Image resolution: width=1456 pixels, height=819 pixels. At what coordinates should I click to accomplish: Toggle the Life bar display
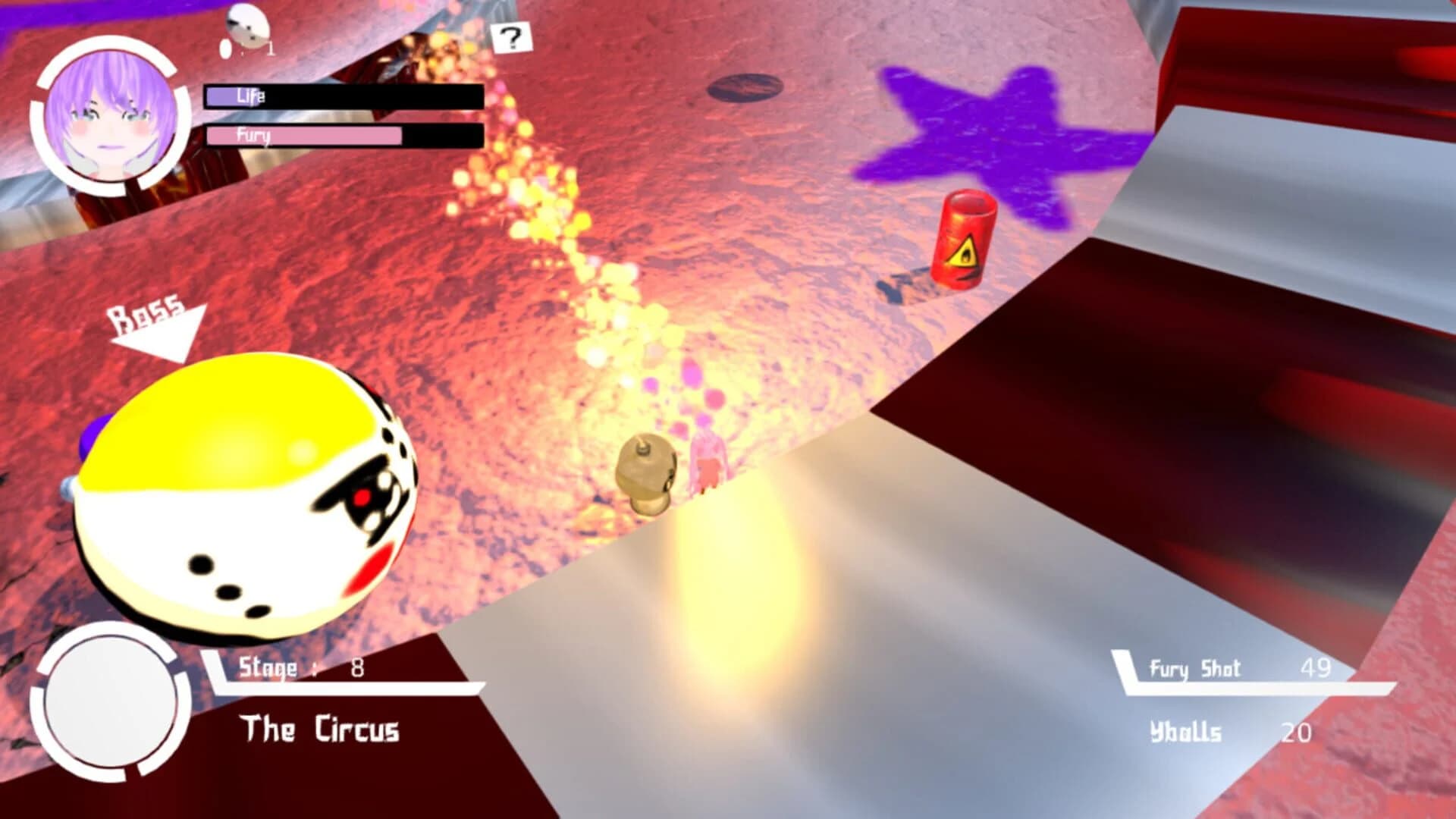pos(341,97)
